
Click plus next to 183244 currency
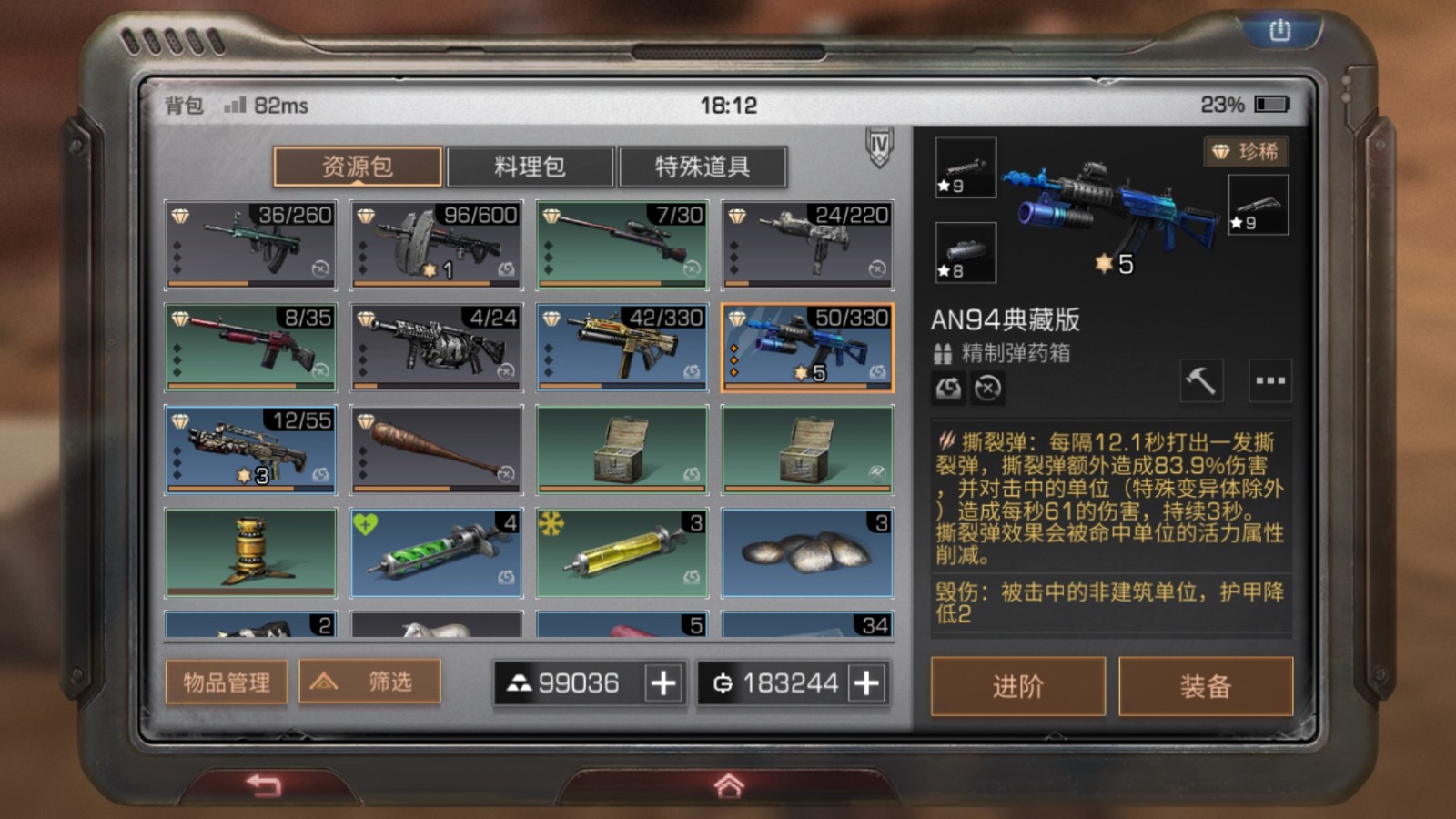865,682
